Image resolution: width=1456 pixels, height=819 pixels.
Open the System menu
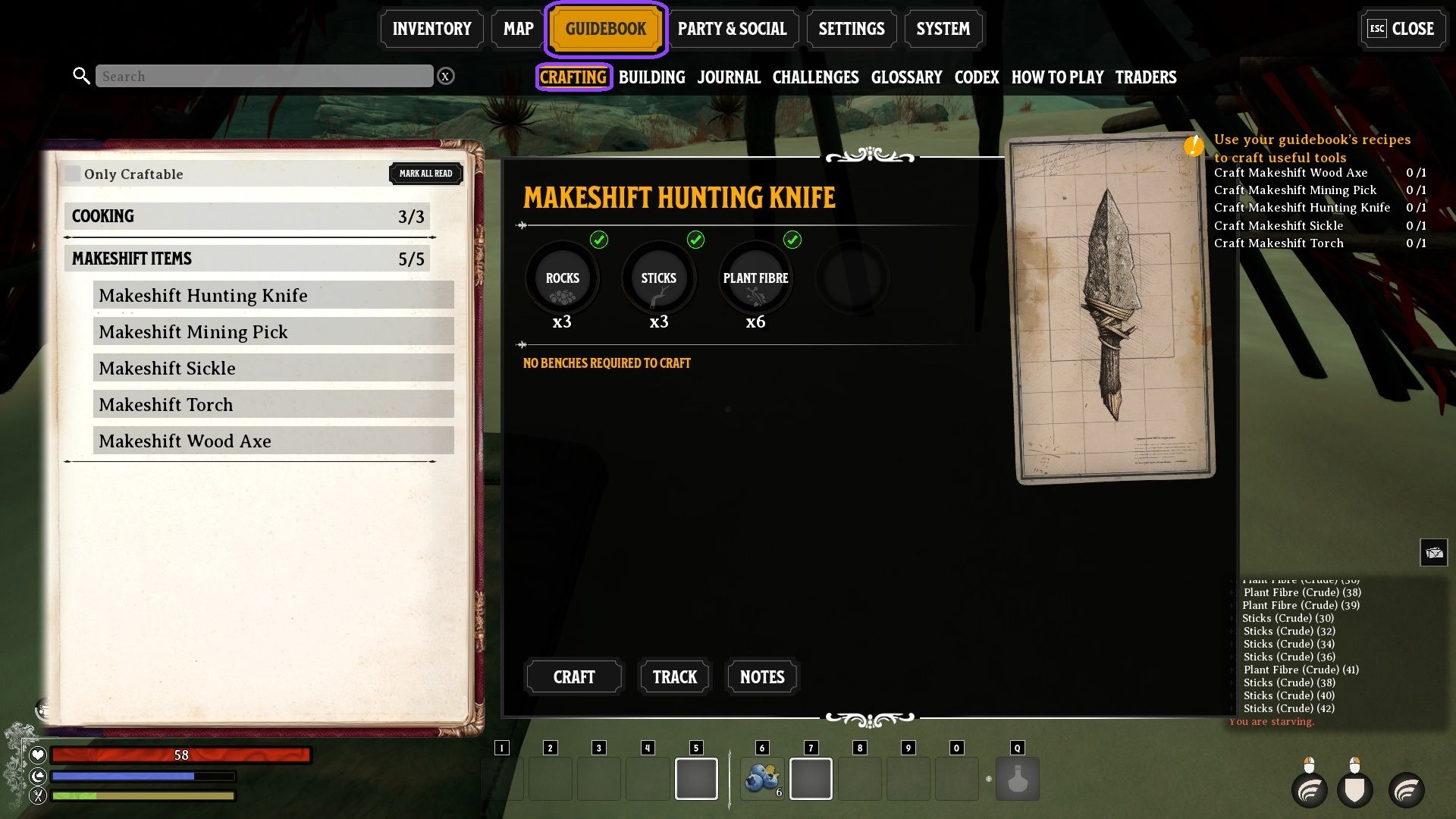tap(943, 29)
